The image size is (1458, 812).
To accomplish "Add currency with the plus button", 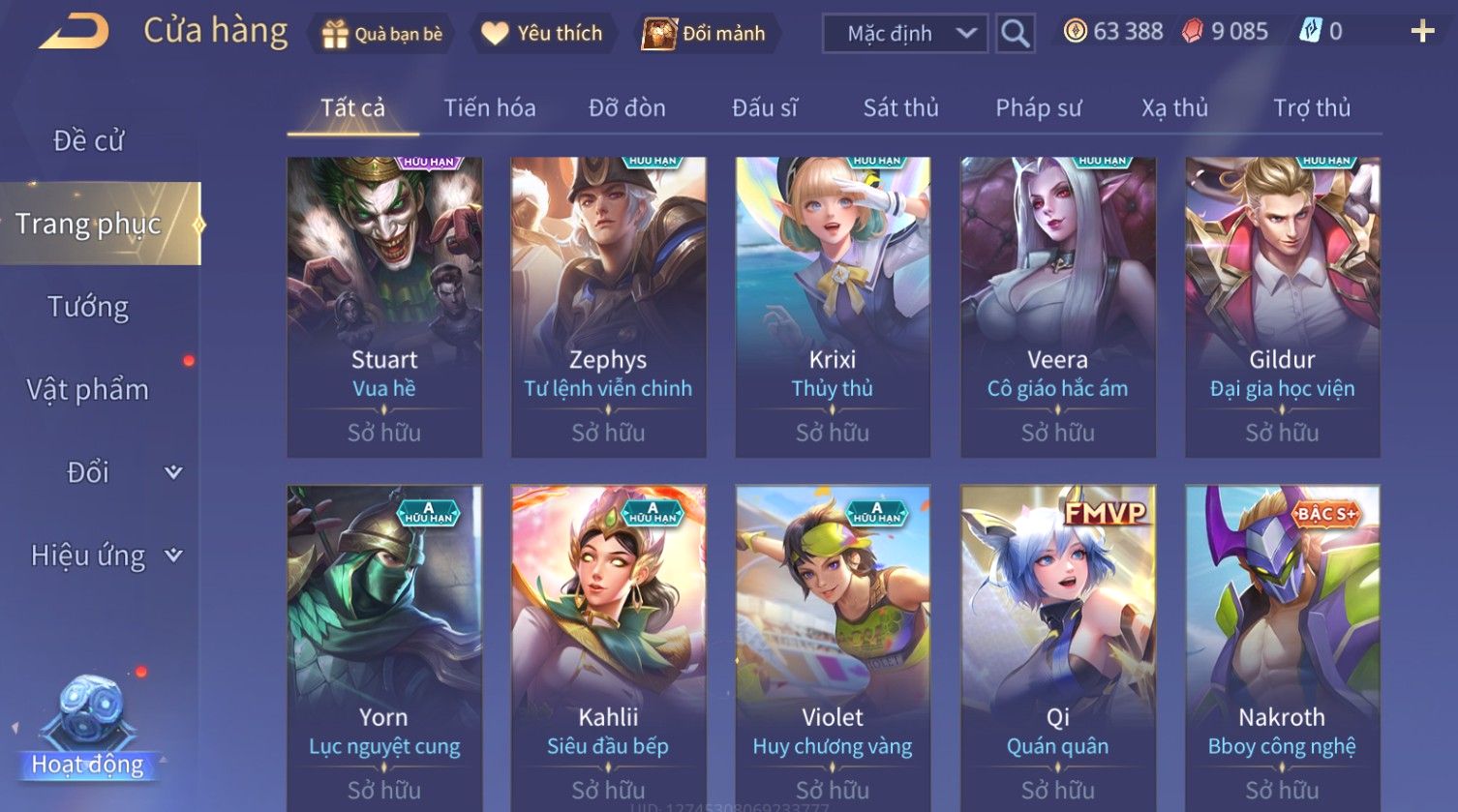I will (x=1422, y=32).
